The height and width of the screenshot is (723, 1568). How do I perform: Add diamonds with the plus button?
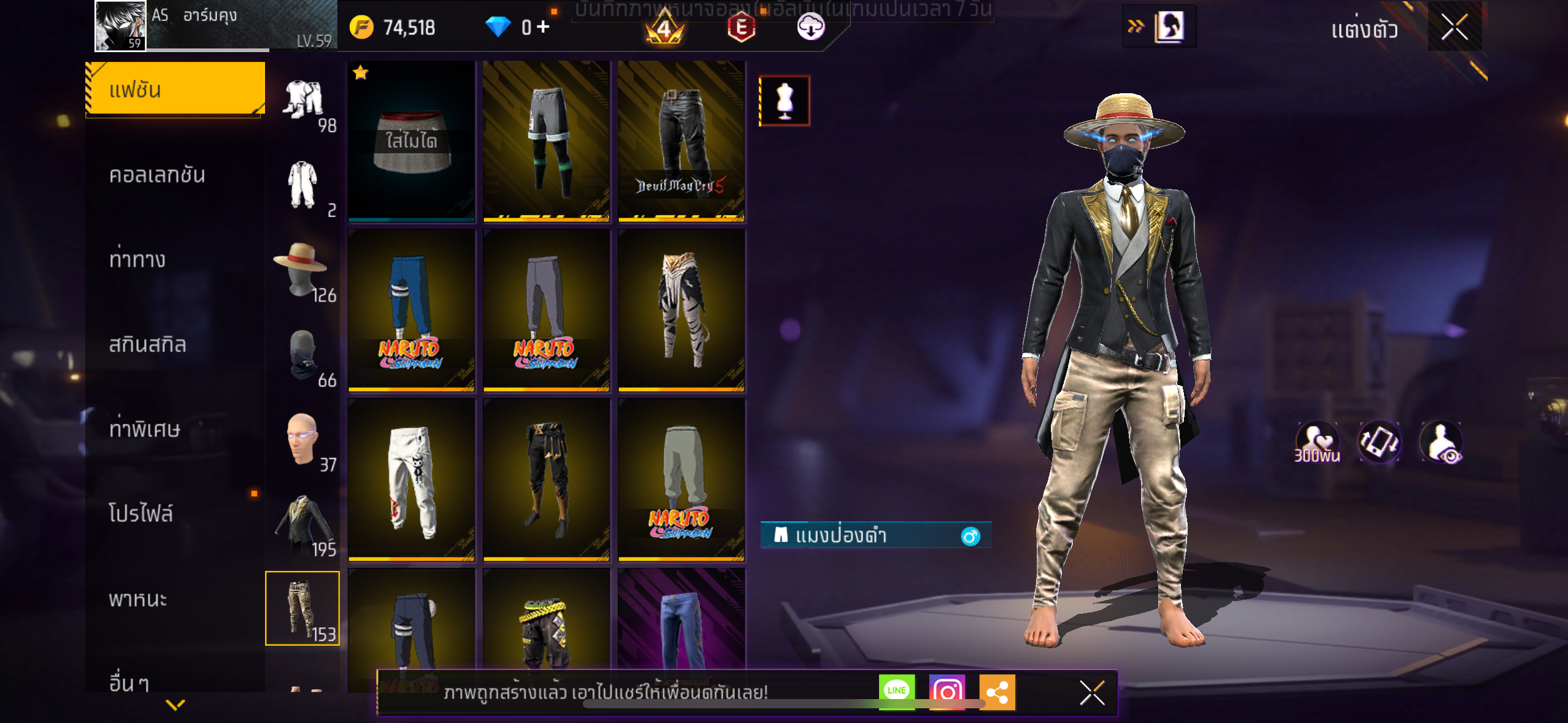coord(543,27)
